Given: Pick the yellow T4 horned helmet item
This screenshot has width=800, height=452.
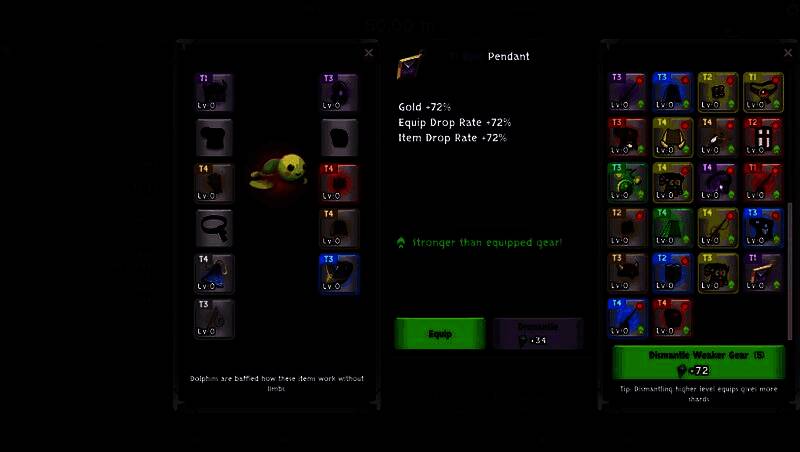Looking at the screenshot, I should pyautogui.click(x=673, y=137).
